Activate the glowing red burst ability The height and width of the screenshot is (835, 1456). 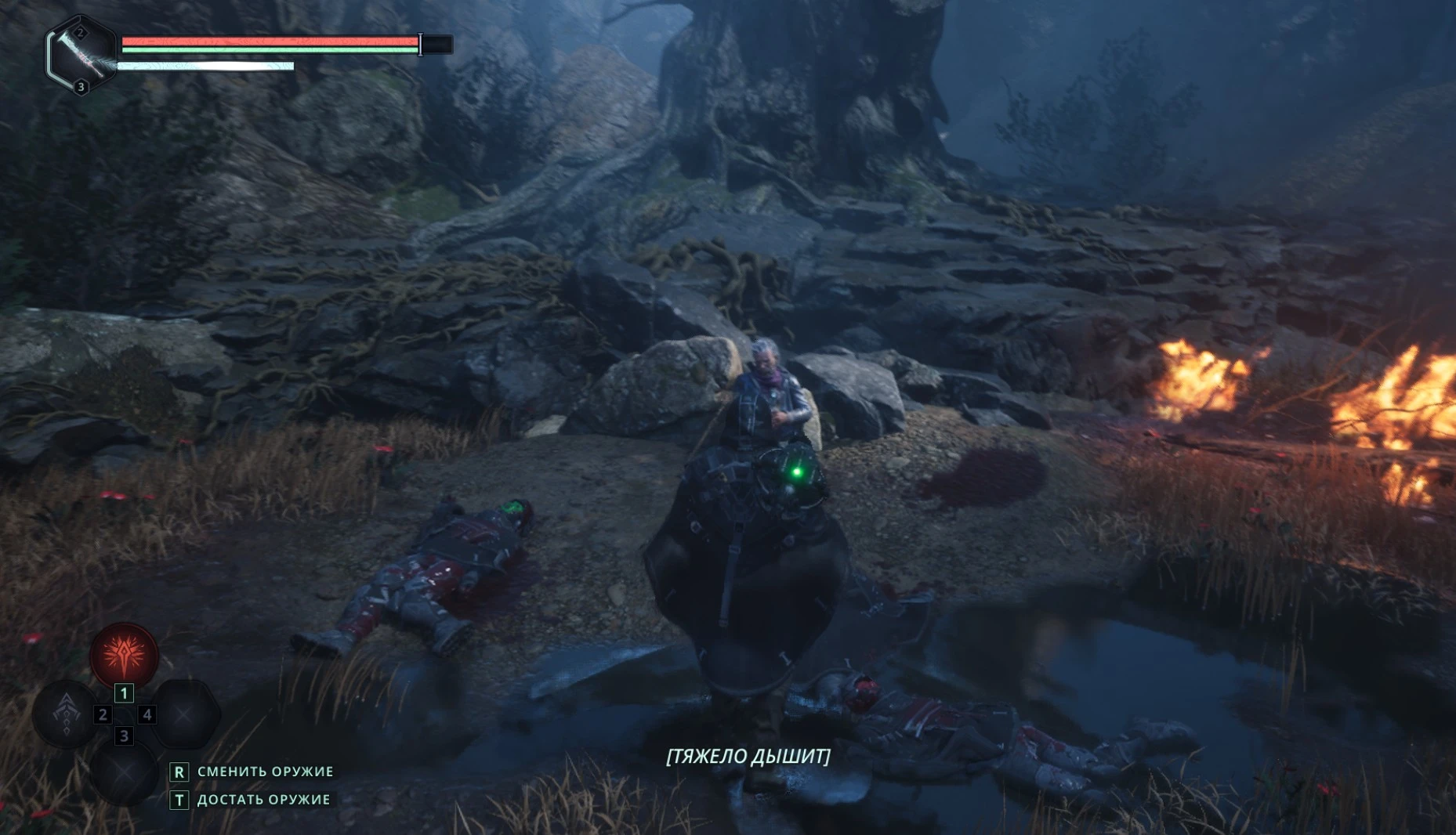click(x=124, y=655)
